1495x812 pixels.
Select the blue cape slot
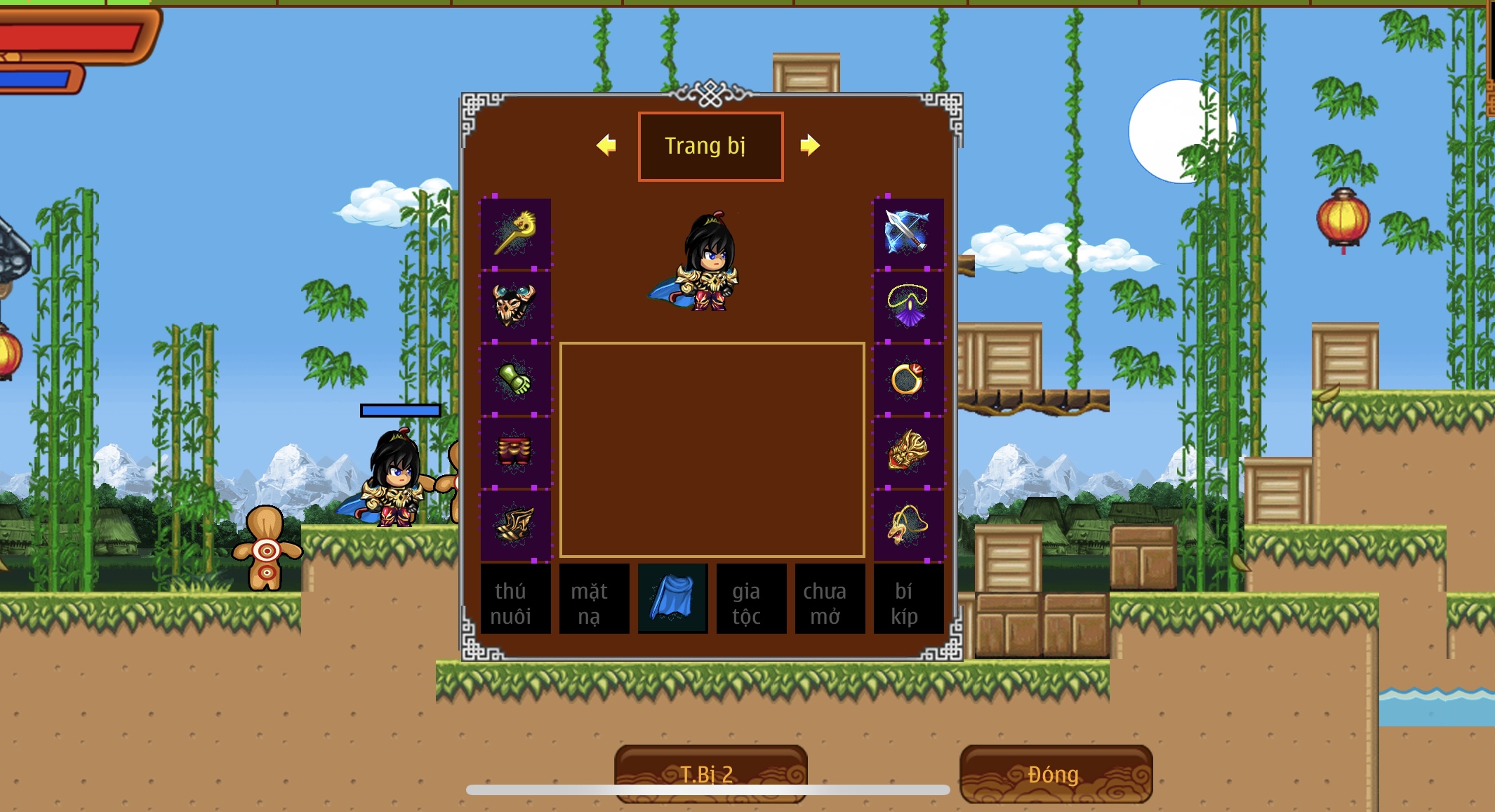[672, 599]
